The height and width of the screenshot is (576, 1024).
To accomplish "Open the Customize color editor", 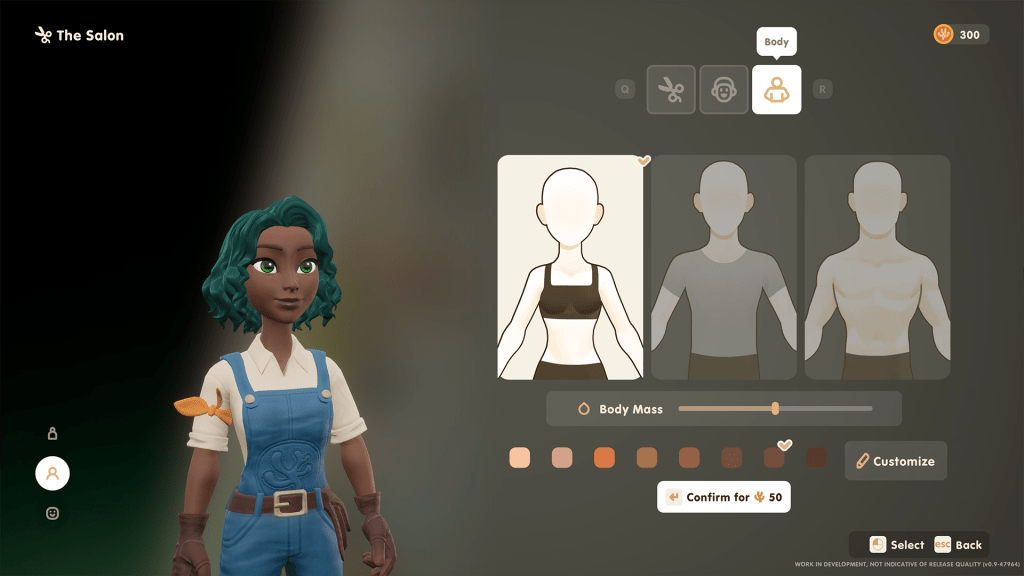I will 896,461.
